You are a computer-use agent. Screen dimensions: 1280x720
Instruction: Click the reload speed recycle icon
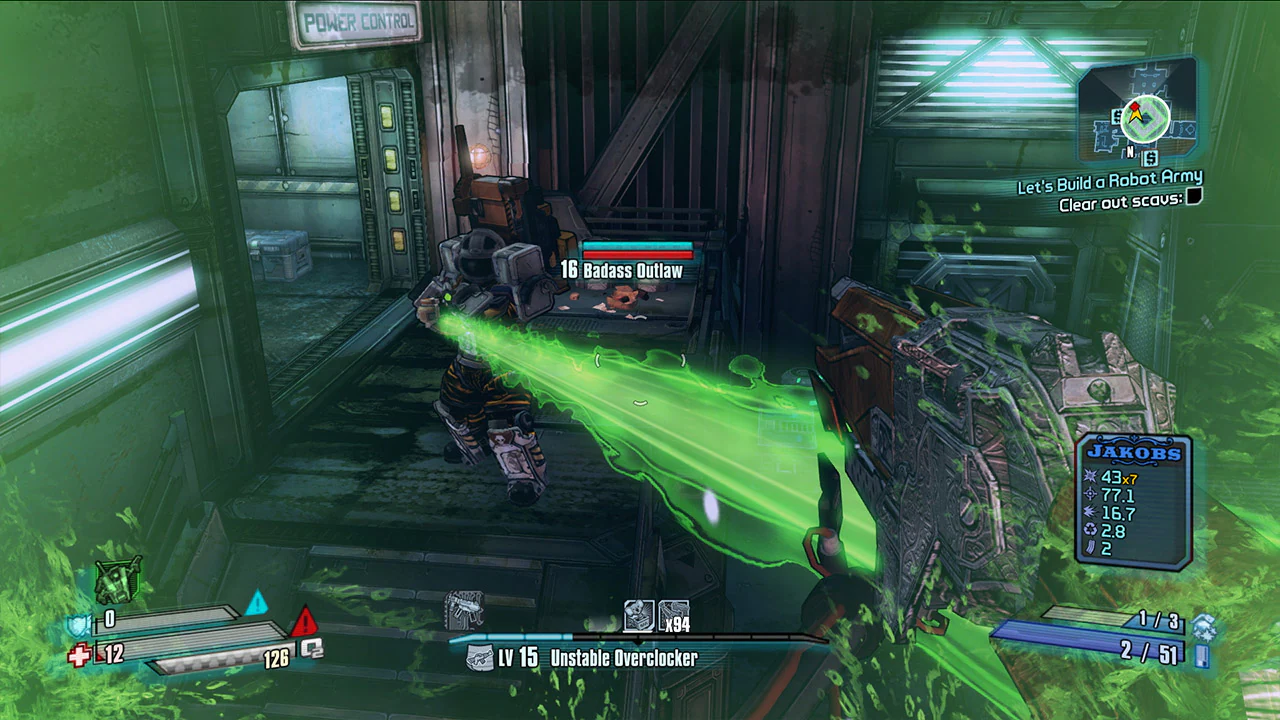[1090, 529]
